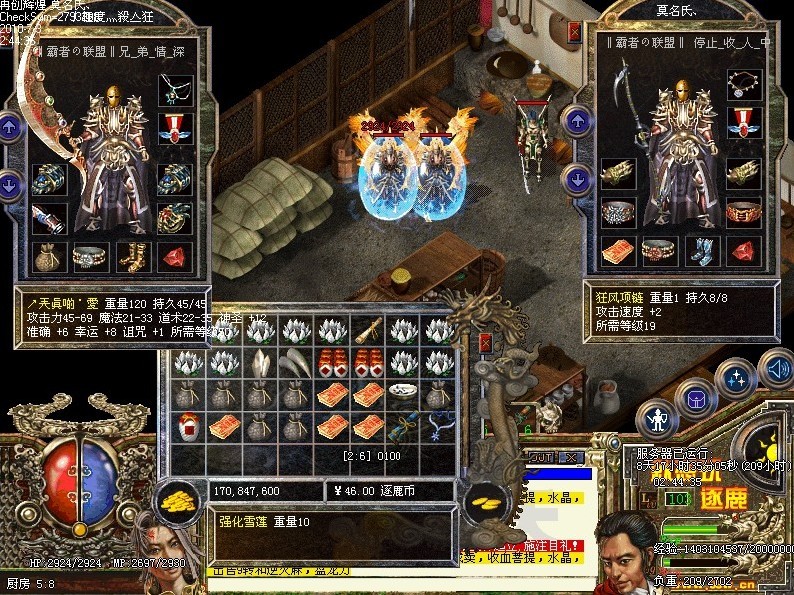Select the necklace slot in the right equipment panel
794x595 pixels.
point(743,84)
